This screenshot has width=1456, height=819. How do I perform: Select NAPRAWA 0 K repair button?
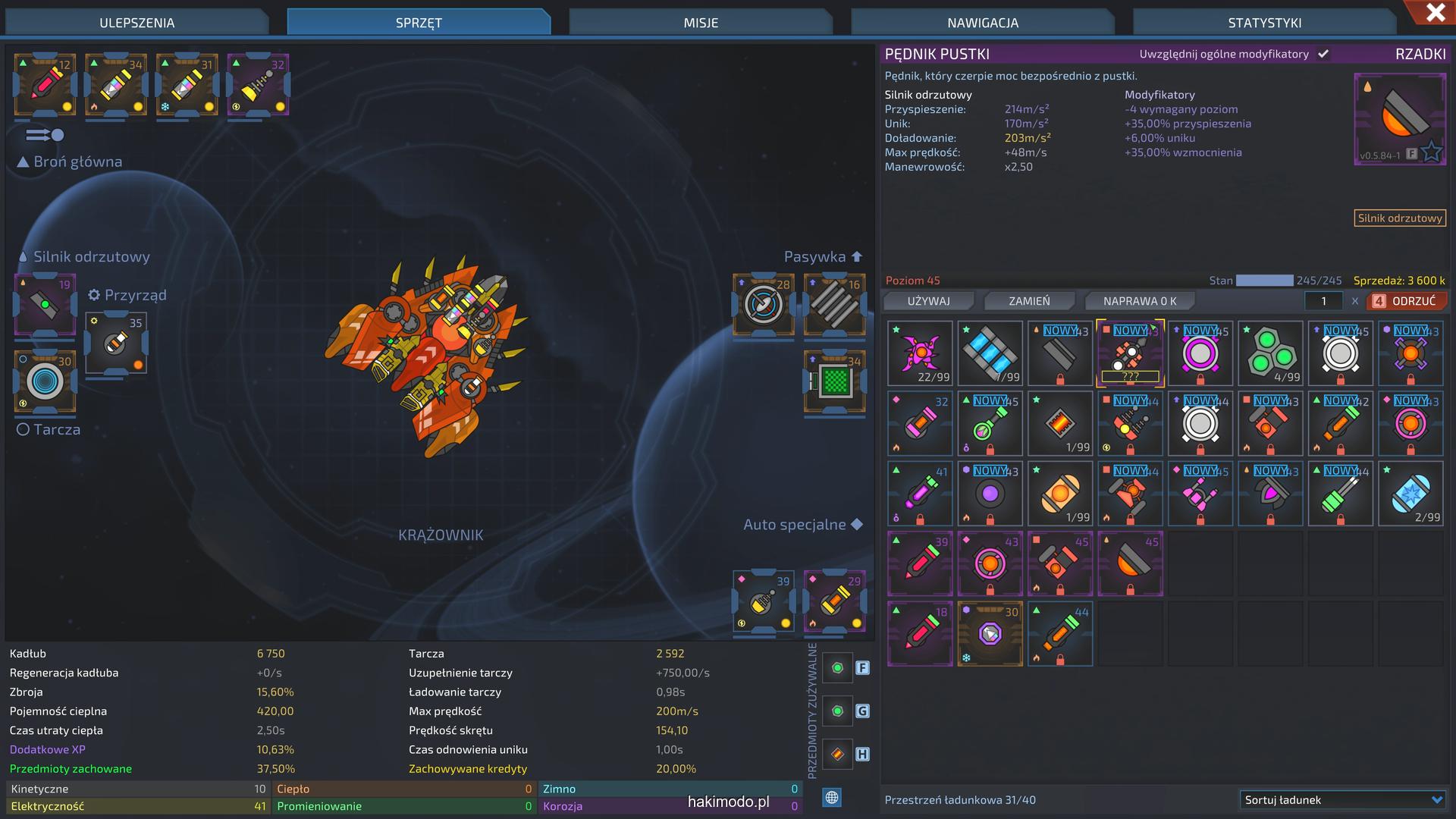point(1139,301)
